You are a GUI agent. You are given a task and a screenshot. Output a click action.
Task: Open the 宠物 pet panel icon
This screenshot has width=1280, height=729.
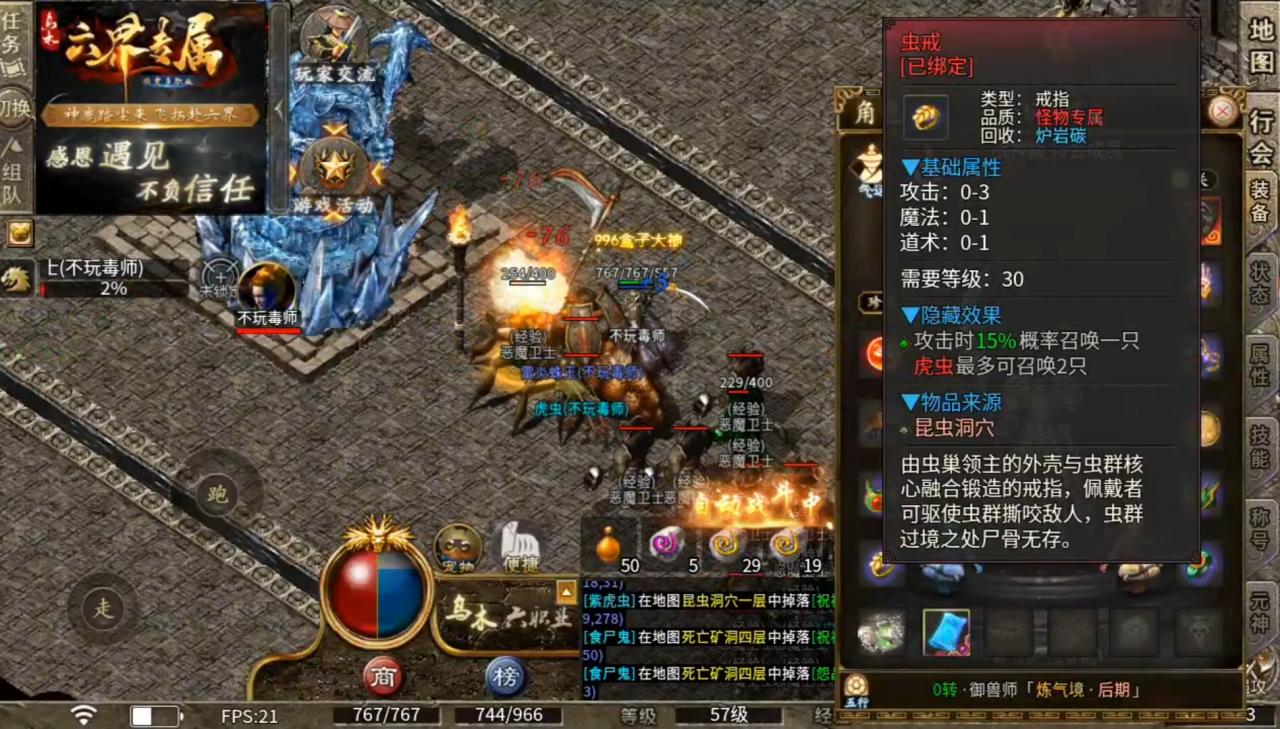coord(459,548)
